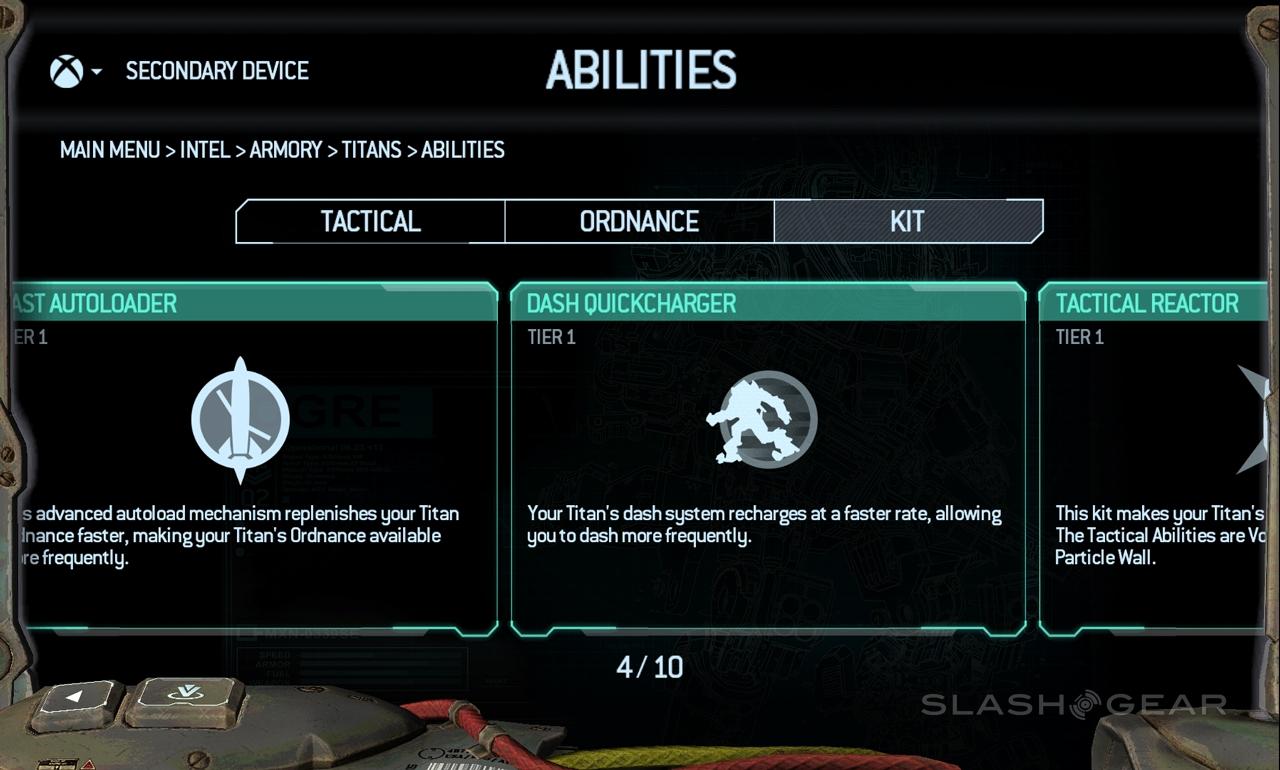Image resolution: width=1280 pixels, height=770 pixels.
Task: Switch to the Tactical tab
Action: coord(370,221)
